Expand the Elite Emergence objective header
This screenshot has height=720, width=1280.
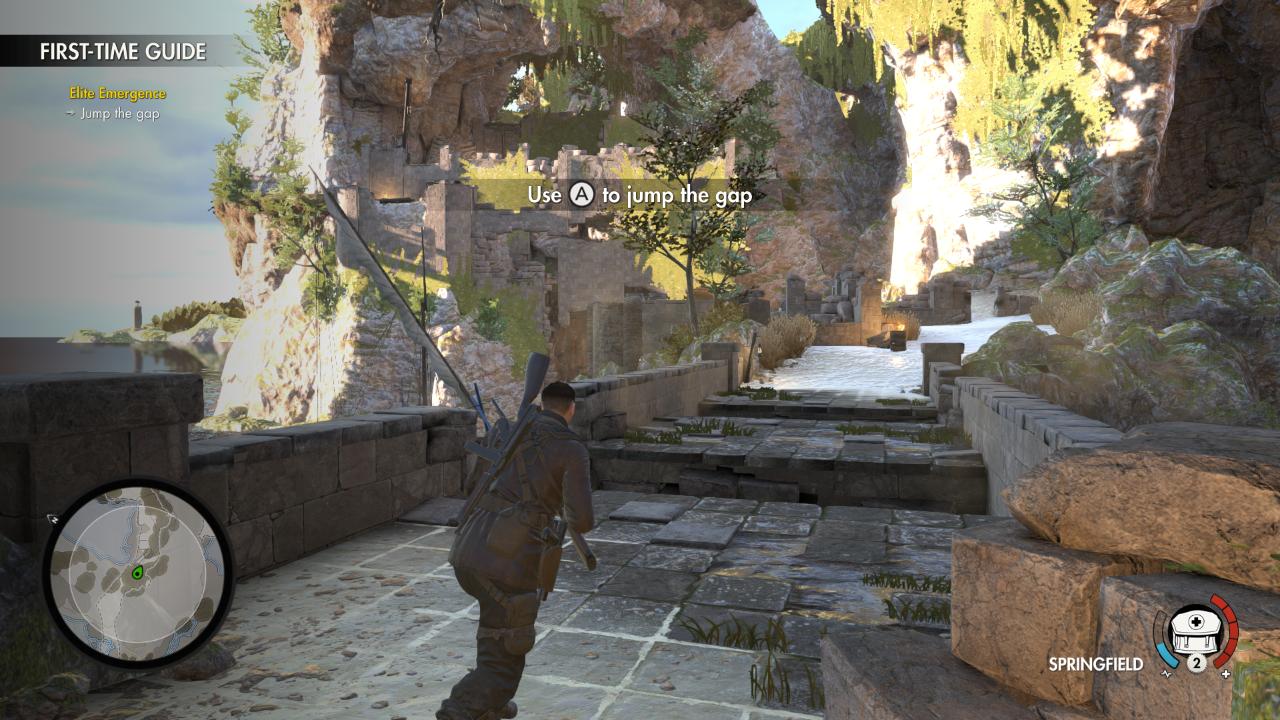tap(117, 94)
